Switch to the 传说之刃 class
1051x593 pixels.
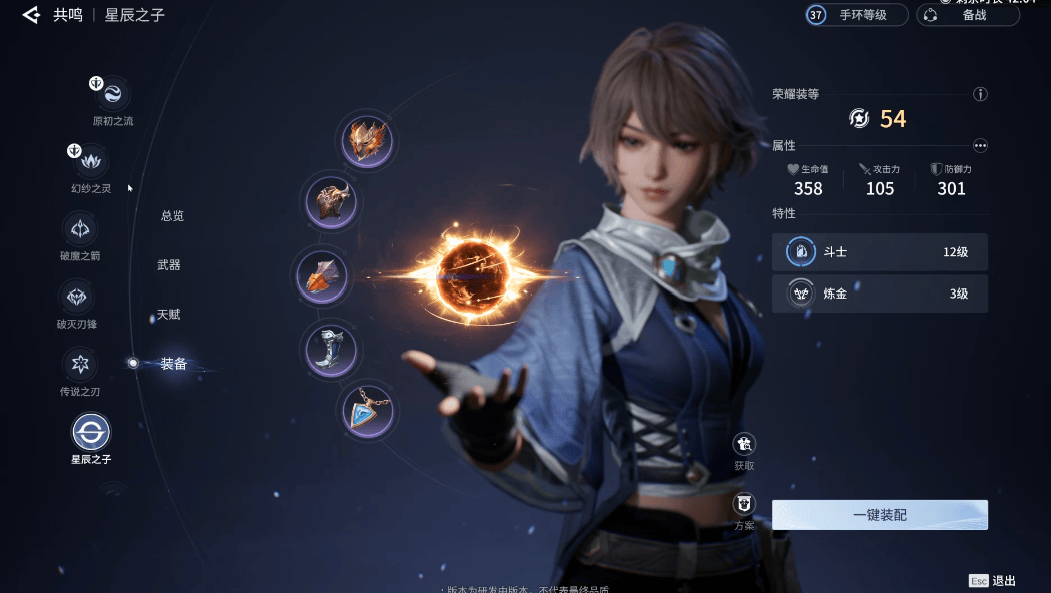coord(79,364)
